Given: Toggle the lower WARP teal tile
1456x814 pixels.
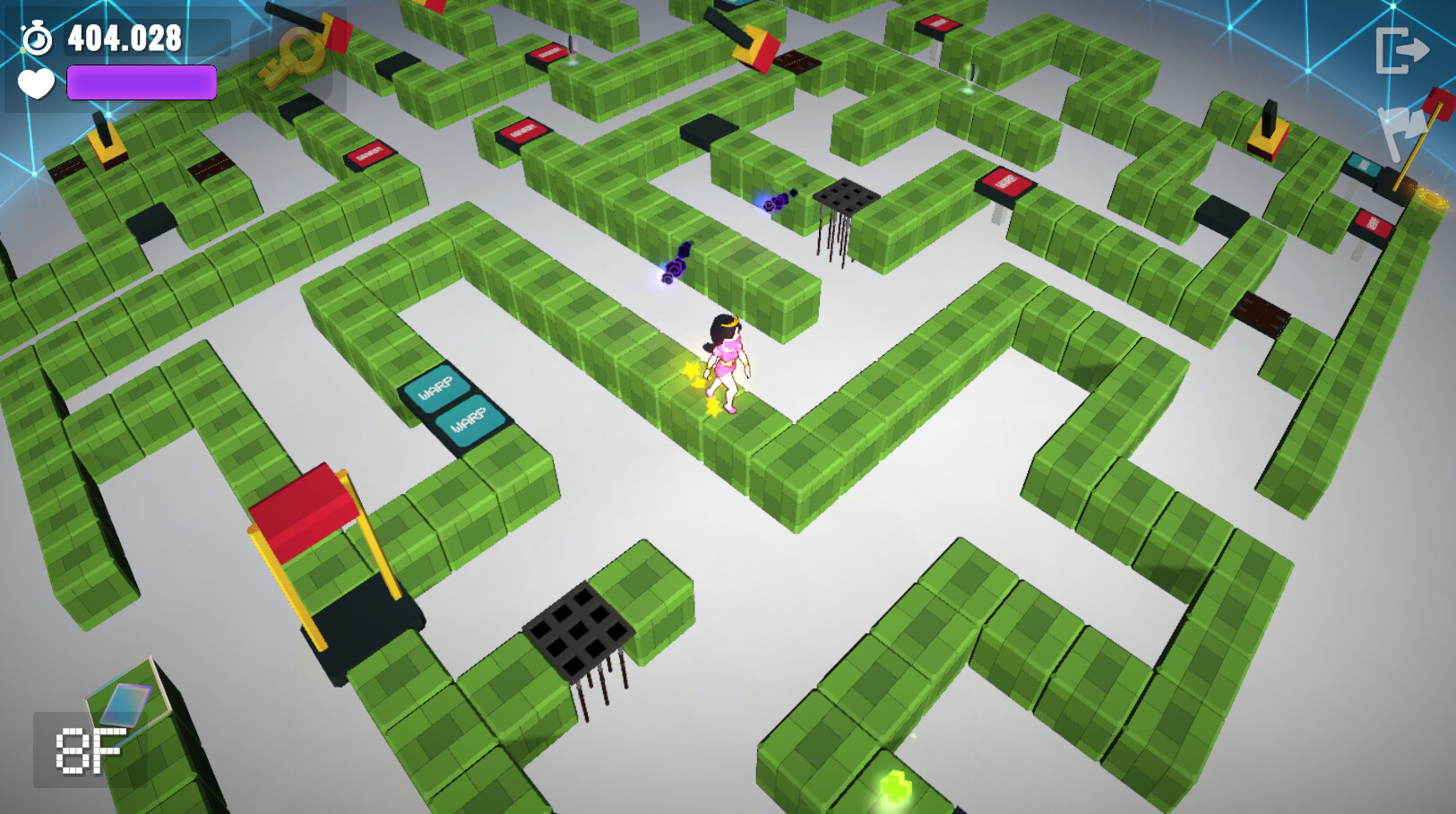Looking at the screenshot, I should 470,420.
